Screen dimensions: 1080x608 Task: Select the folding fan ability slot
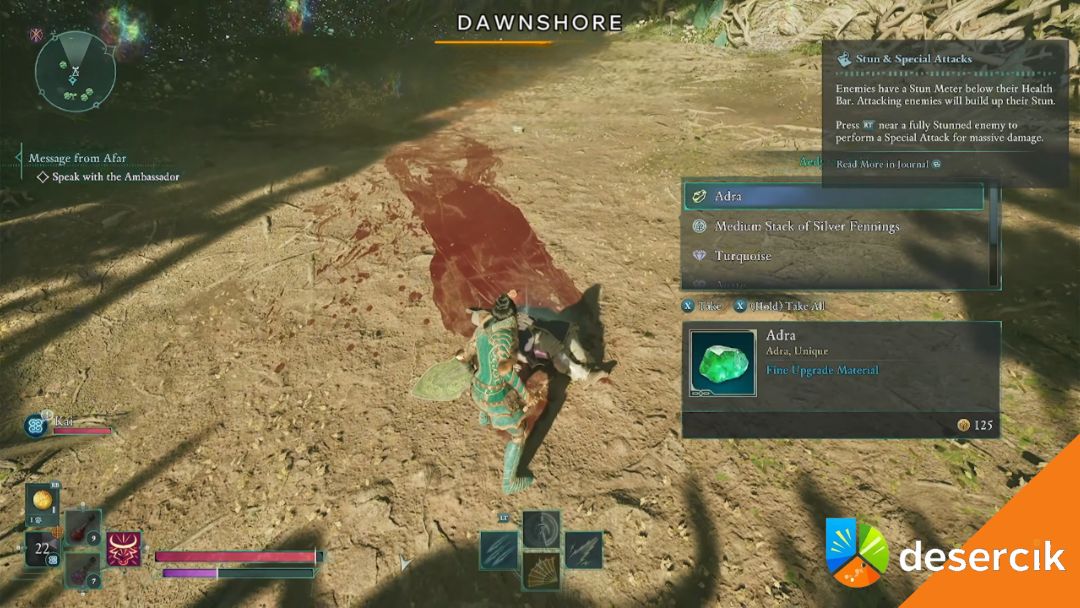pyautogui.click(x=542, y=574)
